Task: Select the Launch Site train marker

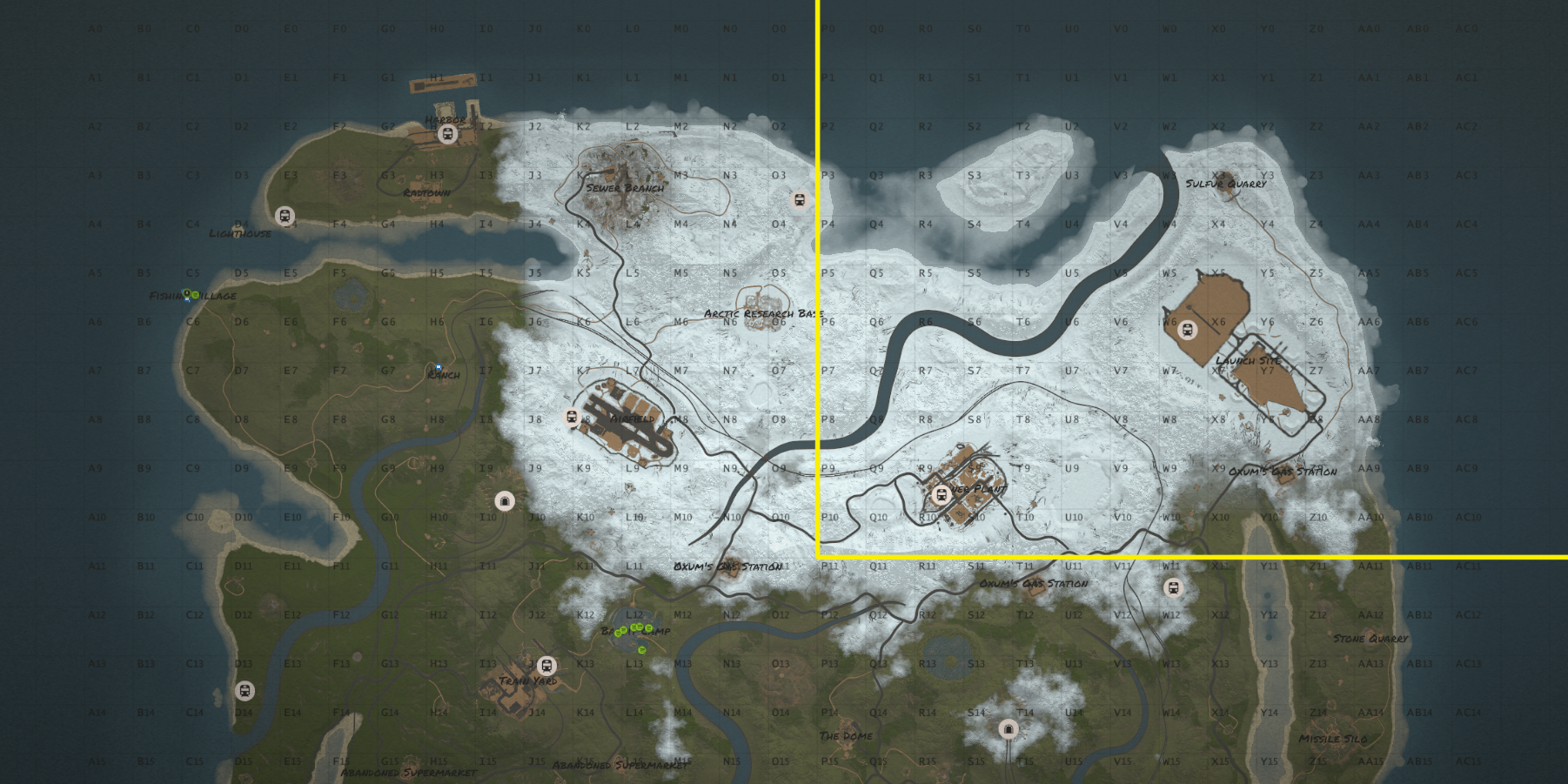Action: [x=1187, y=330]
